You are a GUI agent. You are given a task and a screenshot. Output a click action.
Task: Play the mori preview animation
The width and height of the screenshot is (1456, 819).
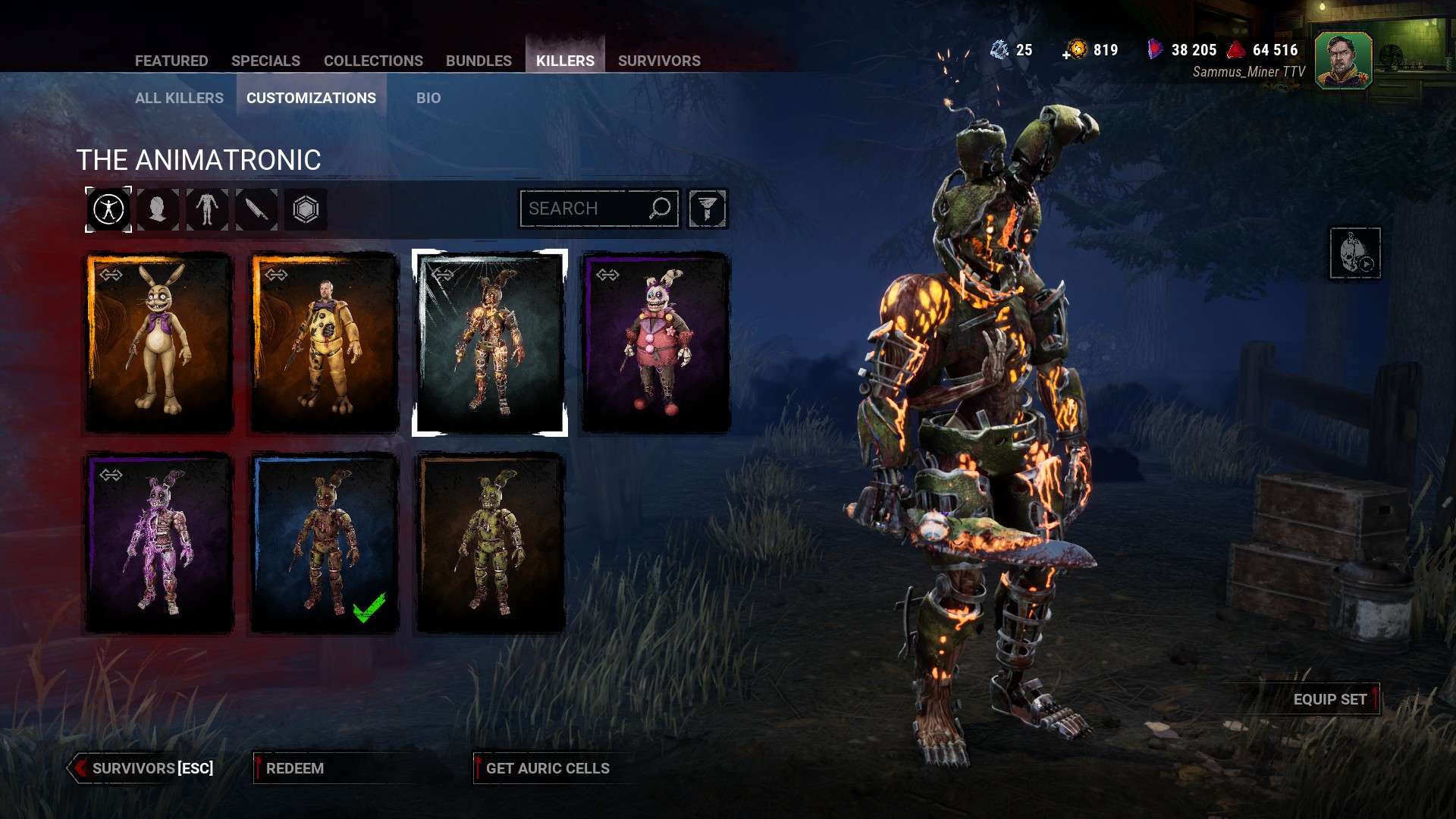click(x=1355, y=253)
